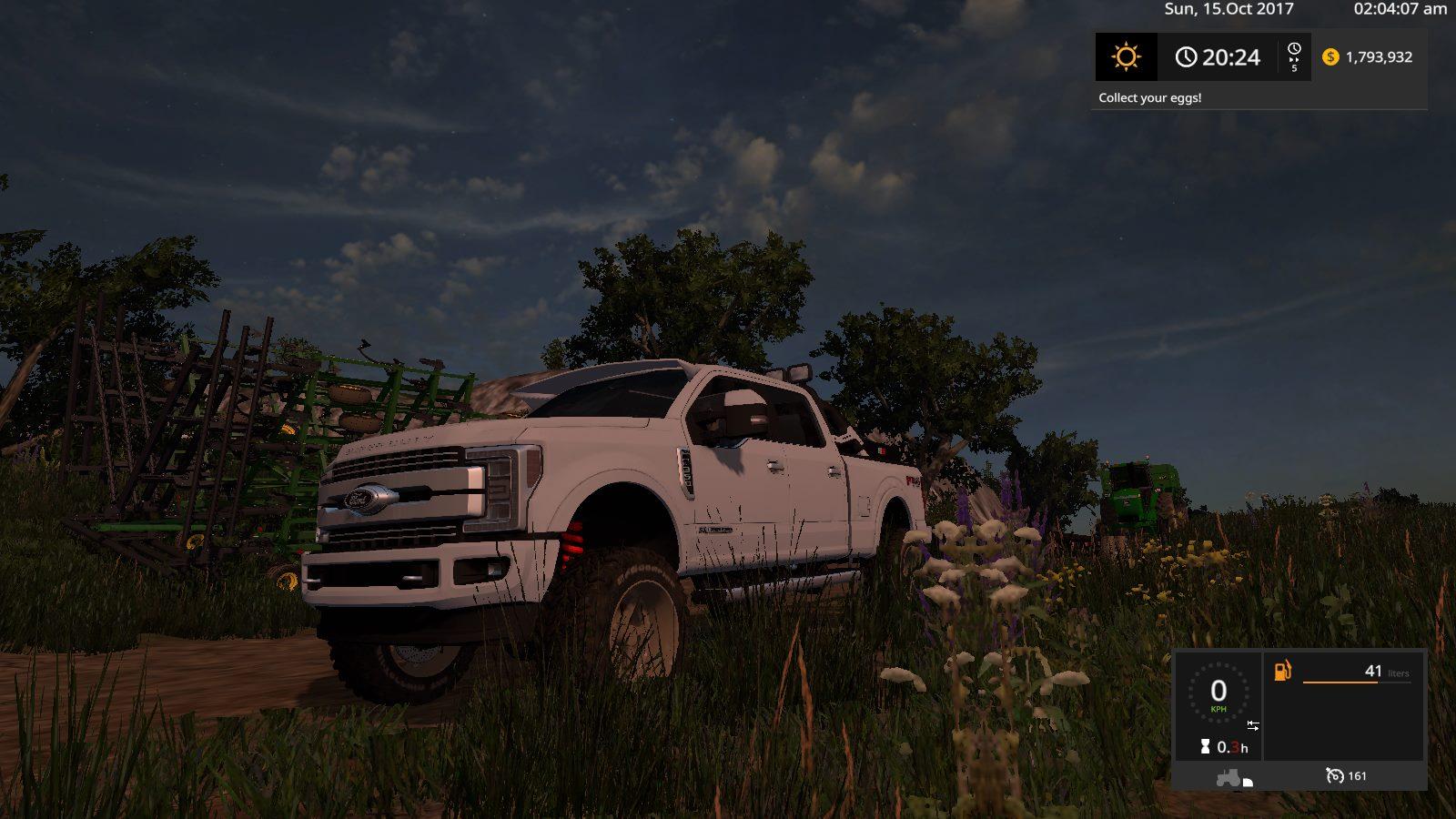The height and width of the screenshot is (819, 1456).
Task: Select the orange fuel pump icon
Action: coord(1282,672)
